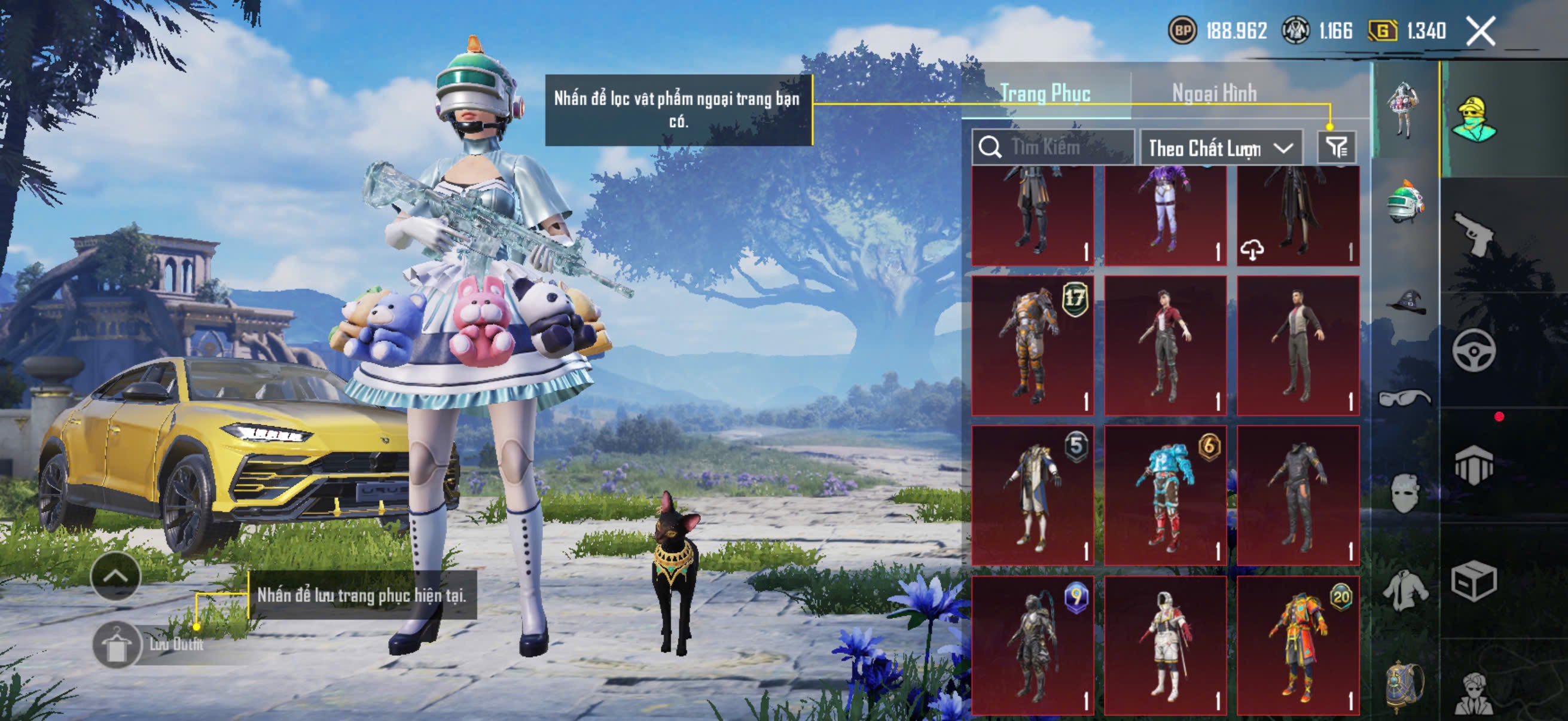Open the Theo Chất Lượng sort dropdown
Screen dimensions: 1568x721
coord(1220,148)
